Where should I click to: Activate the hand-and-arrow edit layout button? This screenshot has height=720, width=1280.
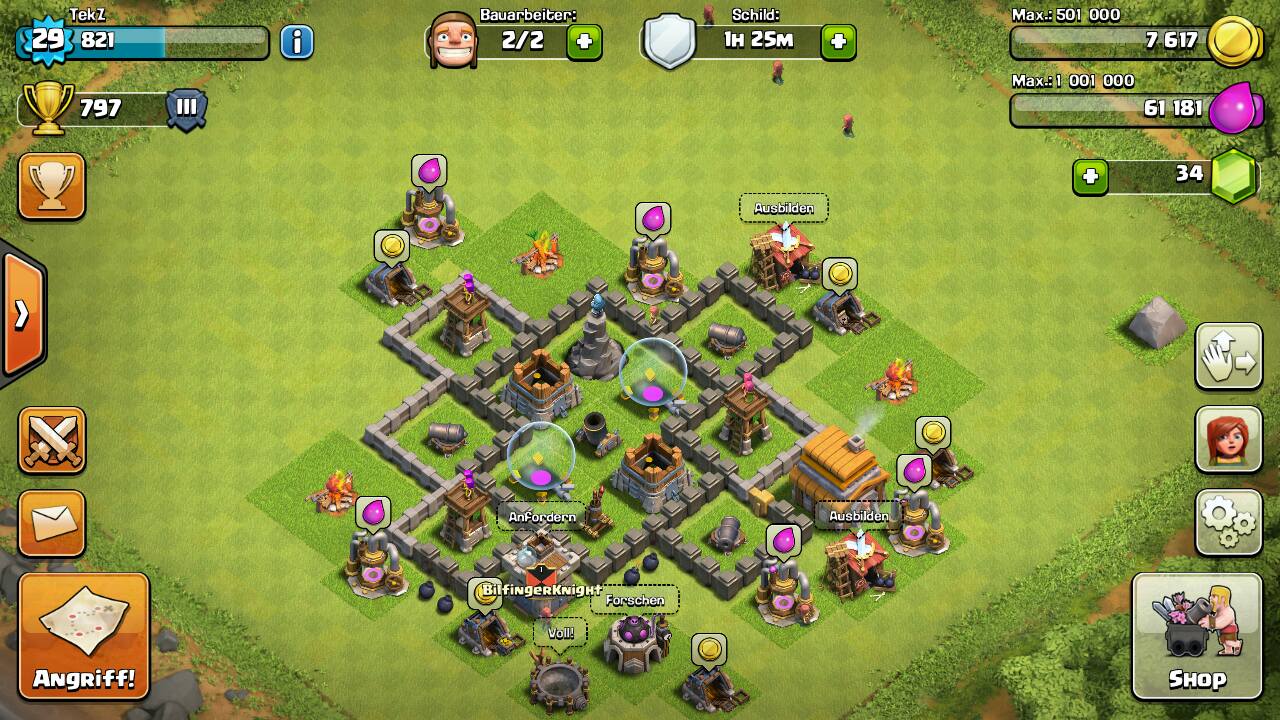(1228, 356)
